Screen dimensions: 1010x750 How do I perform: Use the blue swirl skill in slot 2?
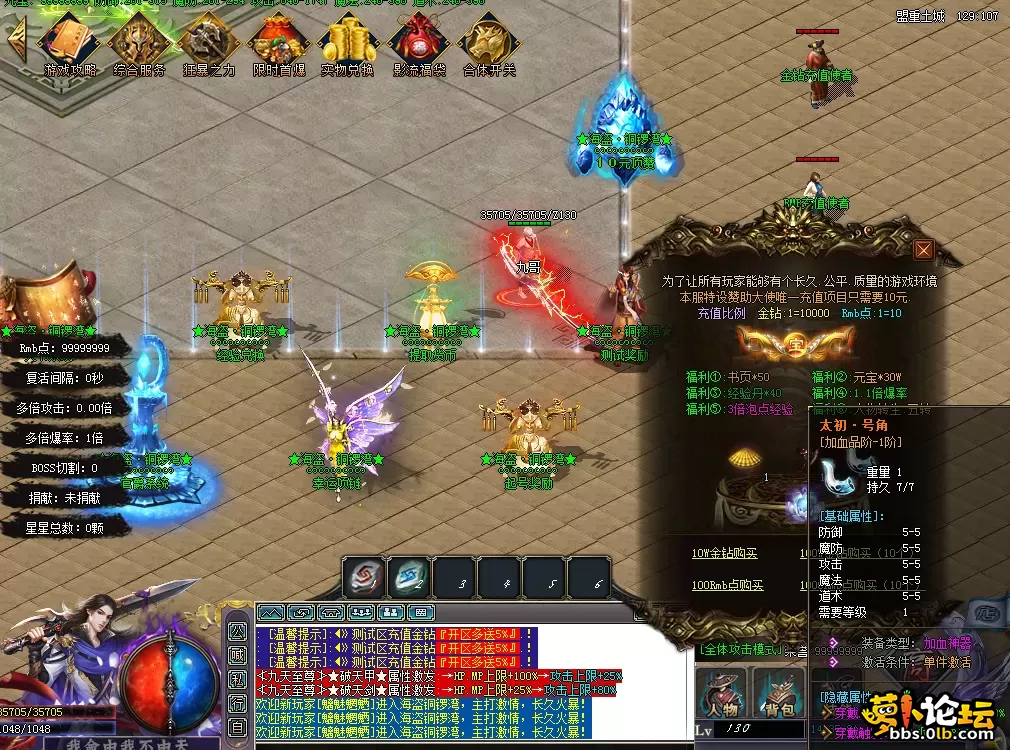click(409, 578)
